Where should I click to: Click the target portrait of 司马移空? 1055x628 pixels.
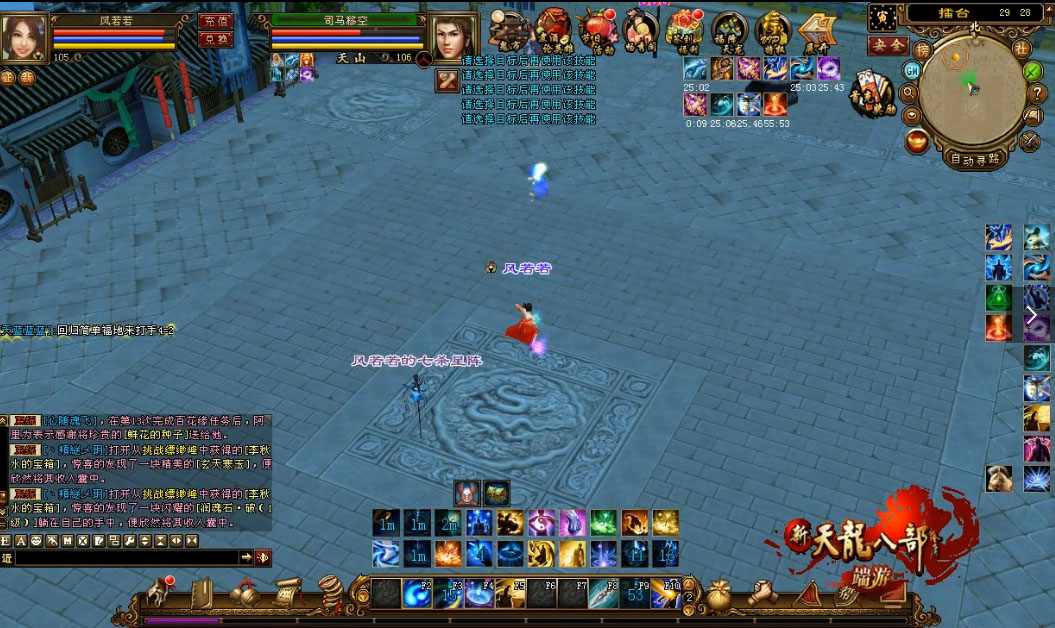[454, 38]
